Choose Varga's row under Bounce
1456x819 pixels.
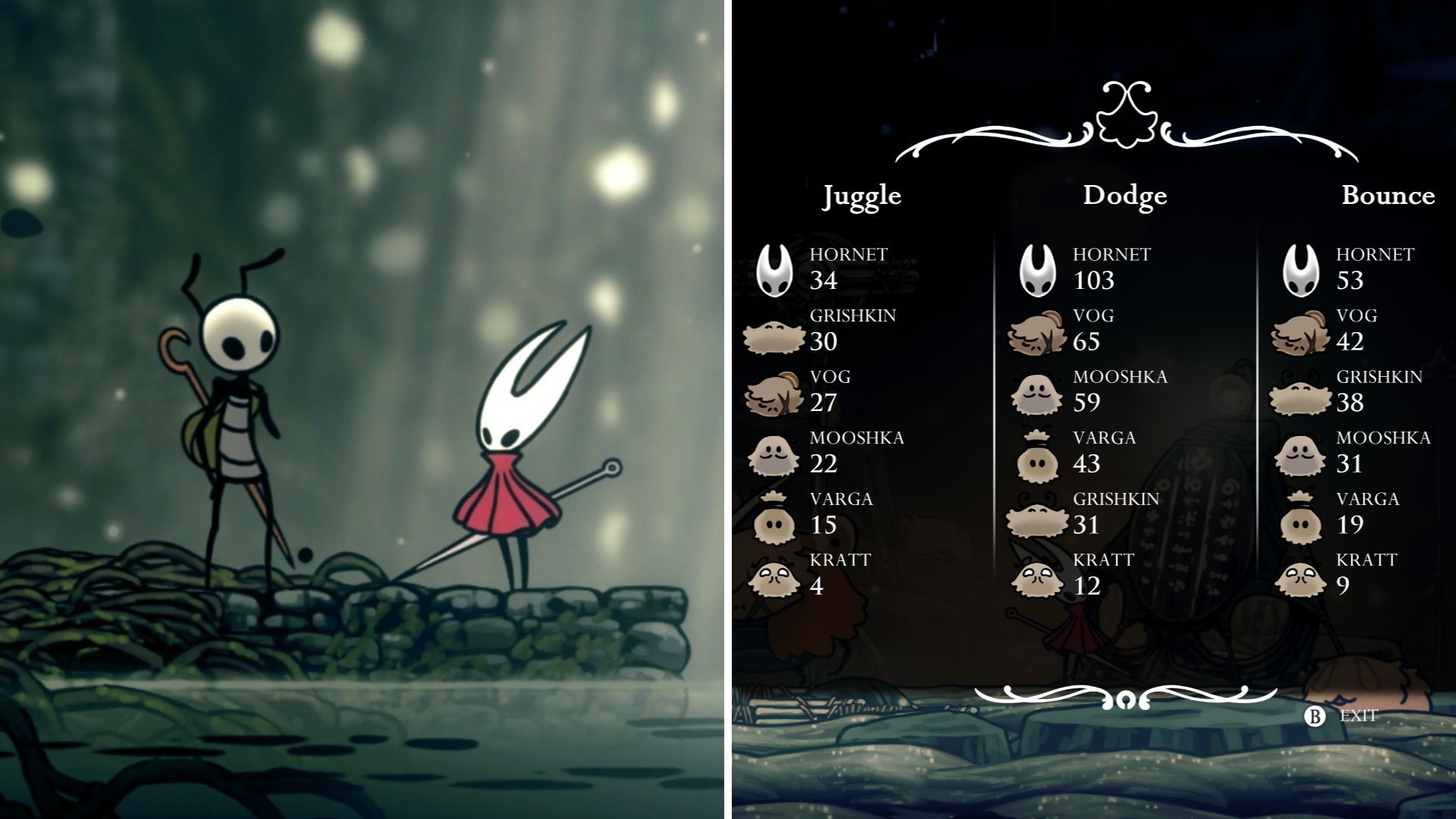coord(1357,513)
